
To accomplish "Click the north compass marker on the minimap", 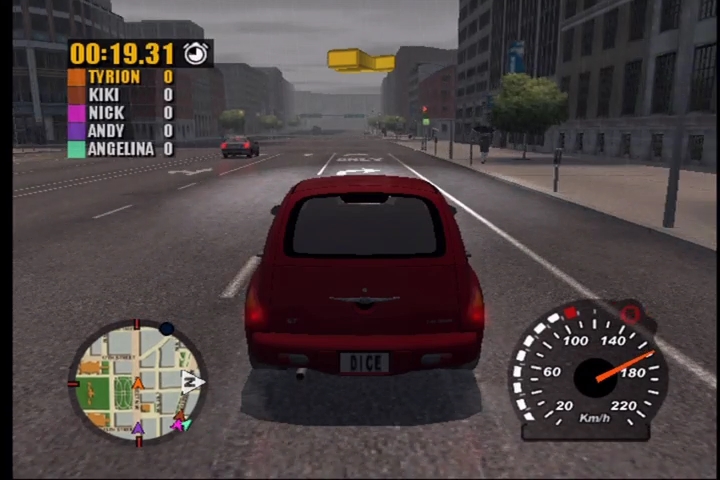I will [x=194, y=380].
